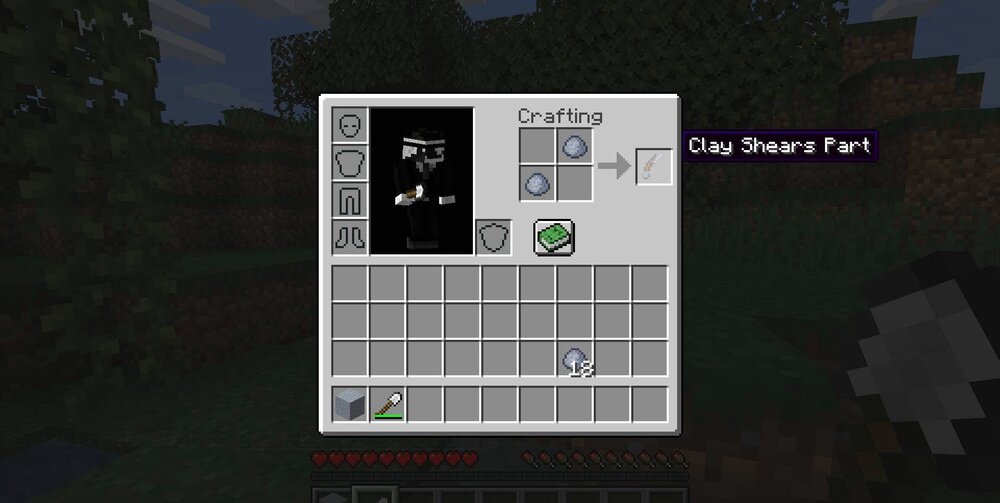
Task: Take the Clay Shears Part from output
Action: pyautogui.click(x=654, y=166)
